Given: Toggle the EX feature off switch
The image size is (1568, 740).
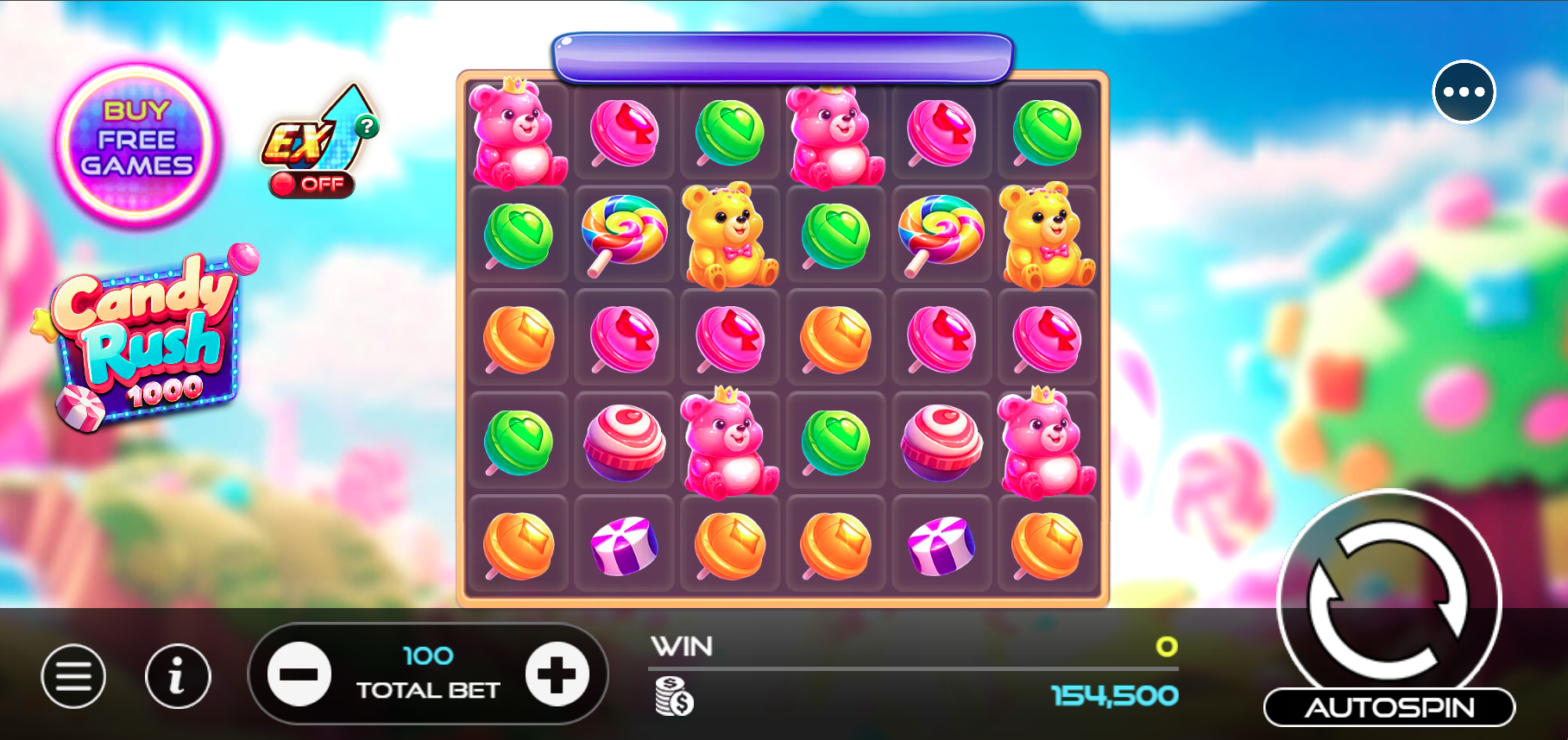Looking at the screenshot, I should 312,183.
